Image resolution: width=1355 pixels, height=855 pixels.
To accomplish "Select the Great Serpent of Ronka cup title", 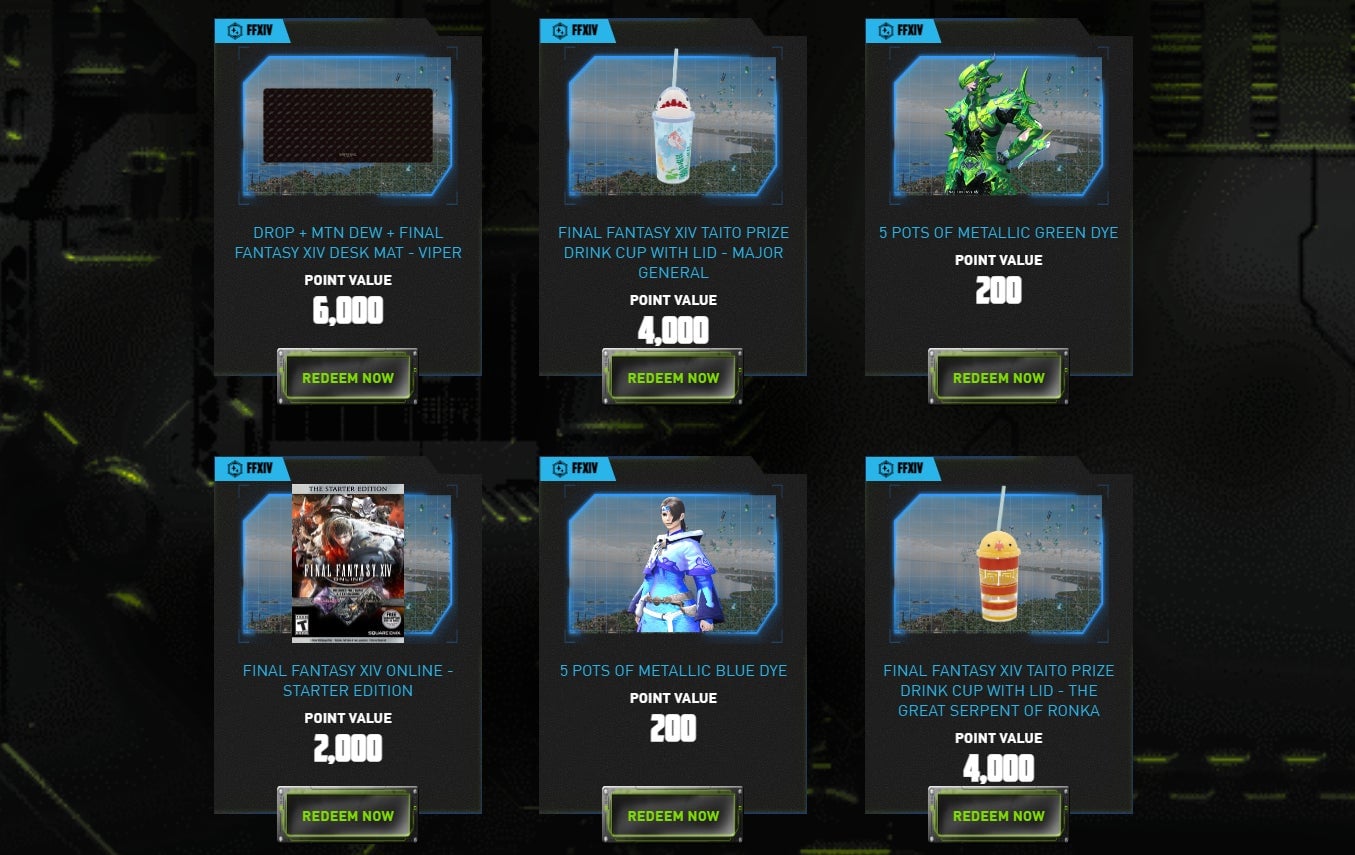I will 997,690.
